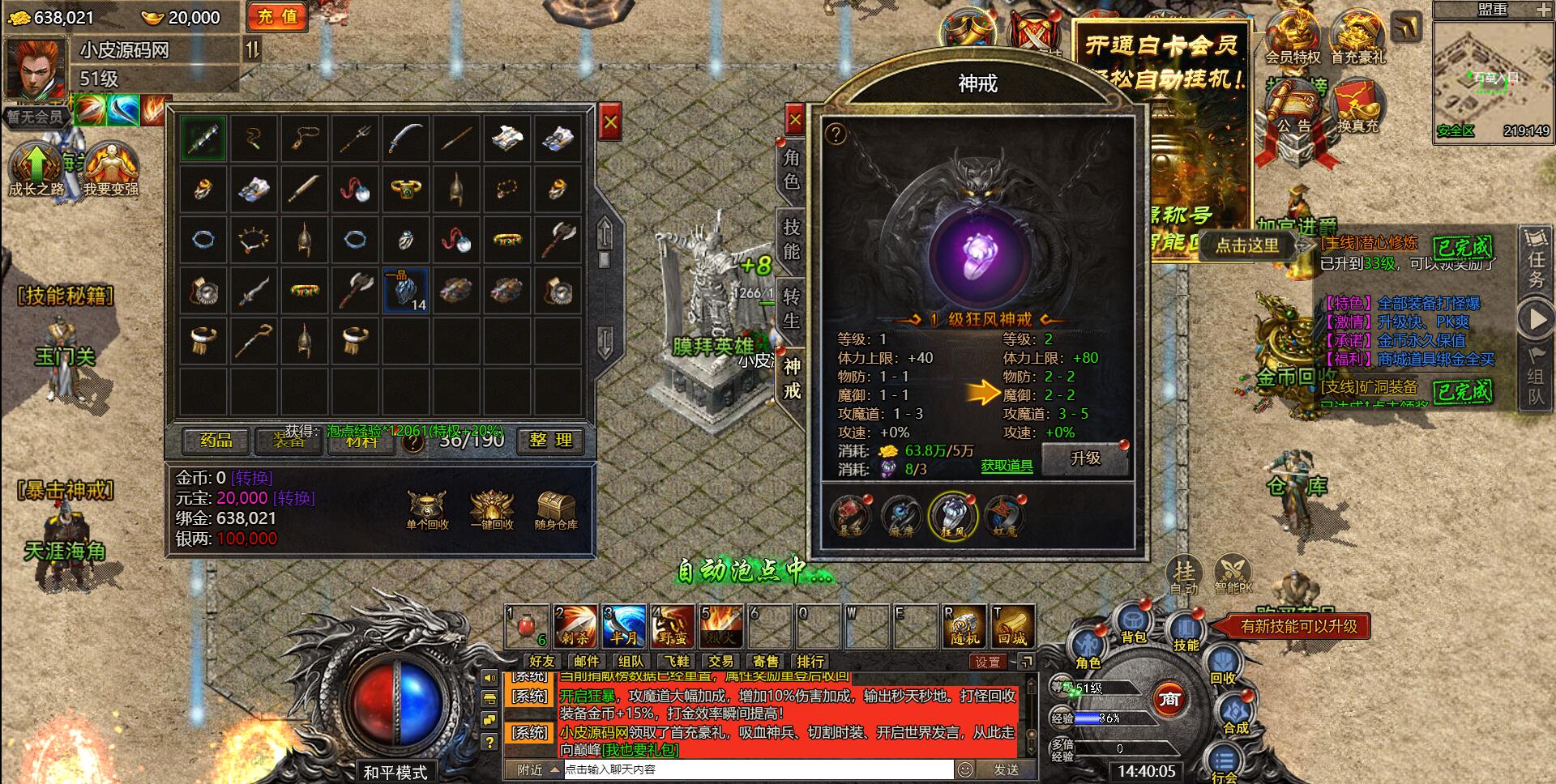Open the 获取道具 link
Viewport: 1556px width, 784px height.
pyautogui.click(x=1007, y=466)
